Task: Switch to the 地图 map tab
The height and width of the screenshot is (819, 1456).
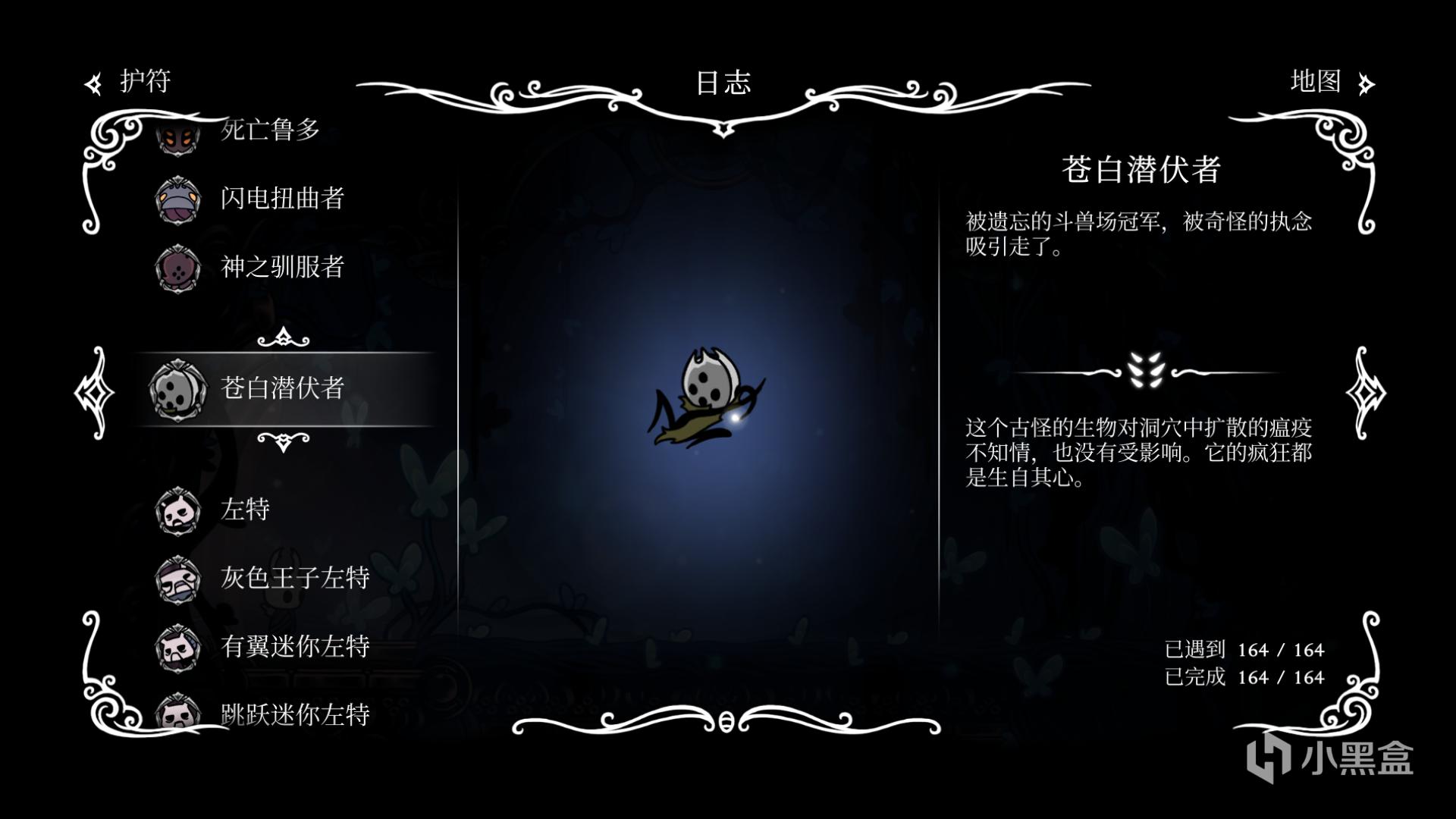Action: coord(1331,82)
